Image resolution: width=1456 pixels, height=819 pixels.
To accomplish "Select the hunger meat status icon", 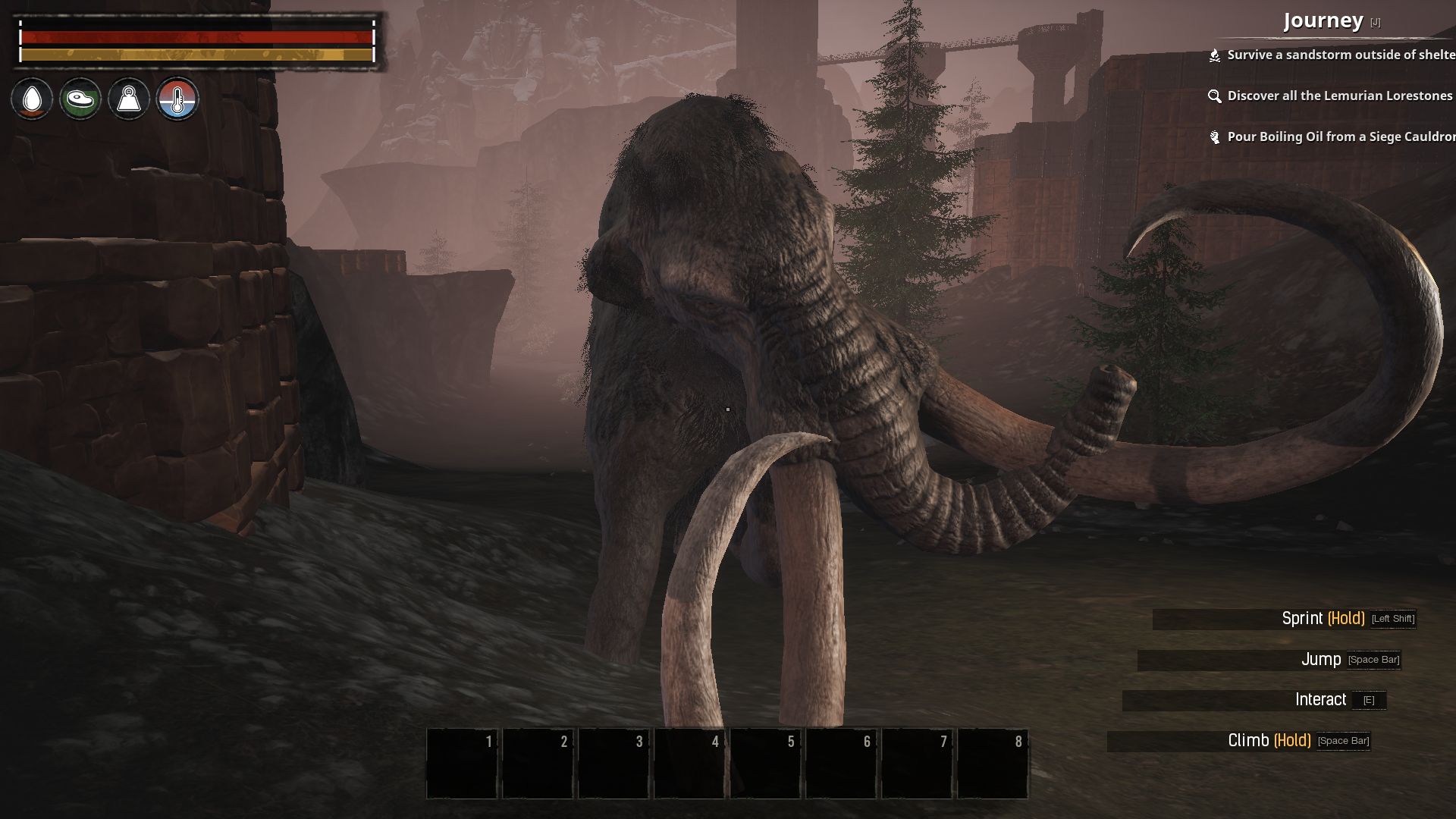I will point(80,99).
